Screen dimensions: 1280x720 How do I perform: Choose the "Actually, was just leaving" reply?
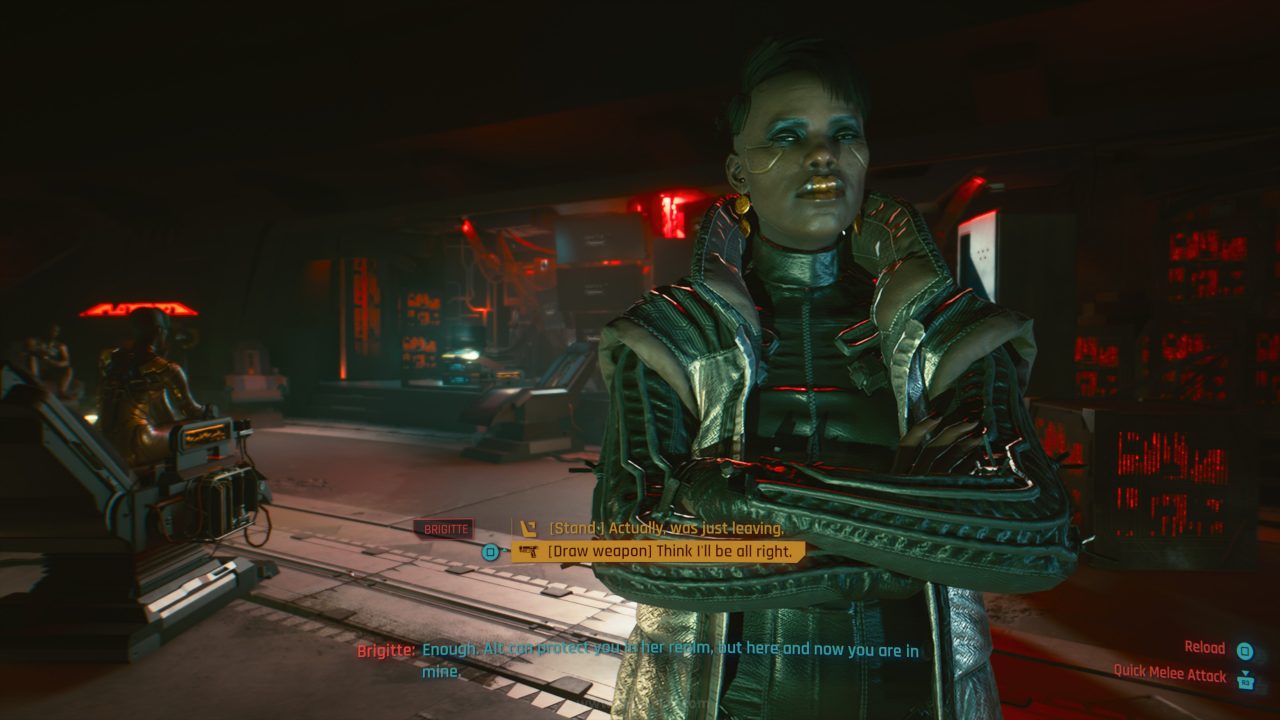[x=665, y=528]
